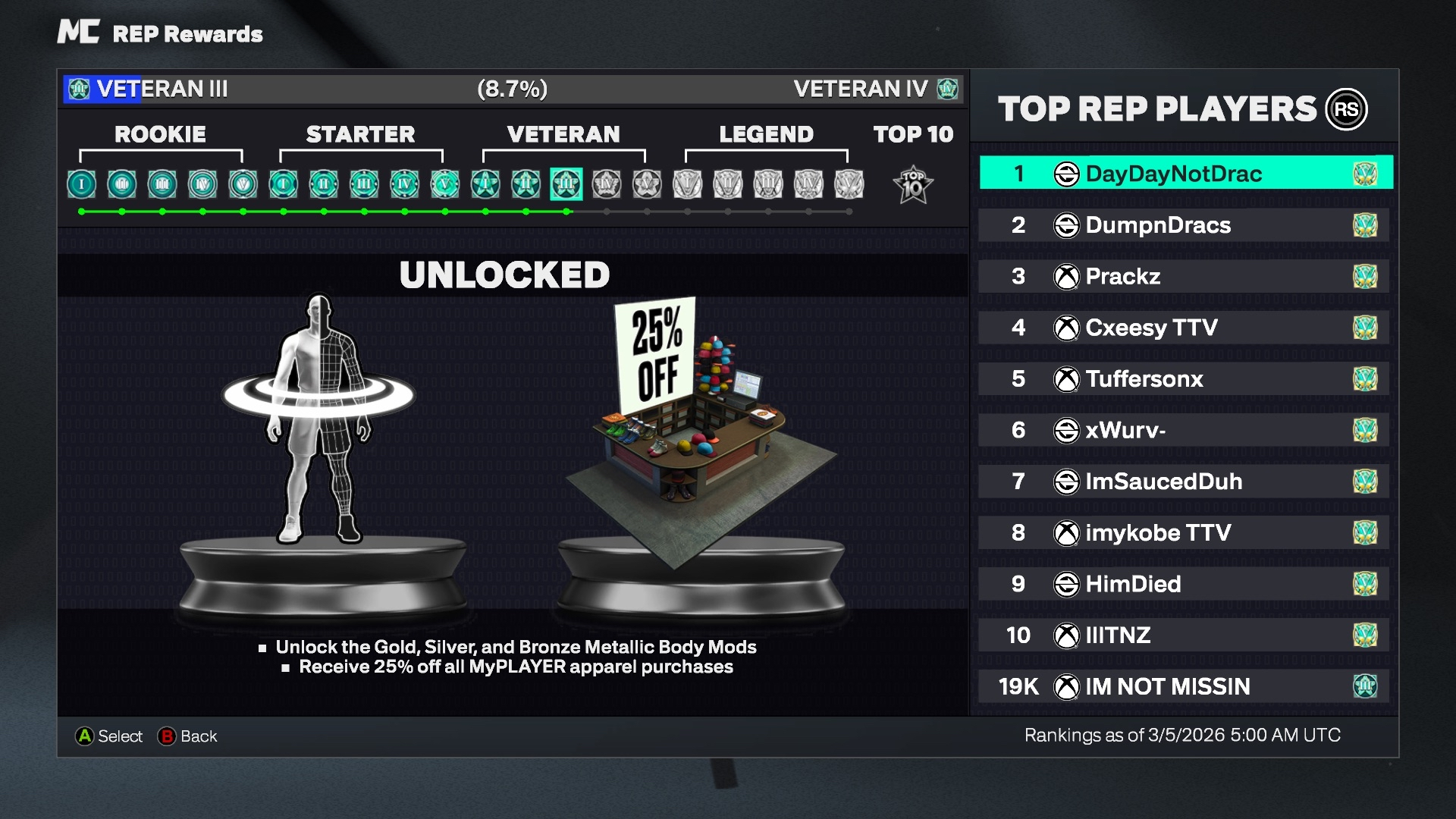Toggle highlight on the Veteran II badge
1456x819 pixels.
tap(526, 184)
